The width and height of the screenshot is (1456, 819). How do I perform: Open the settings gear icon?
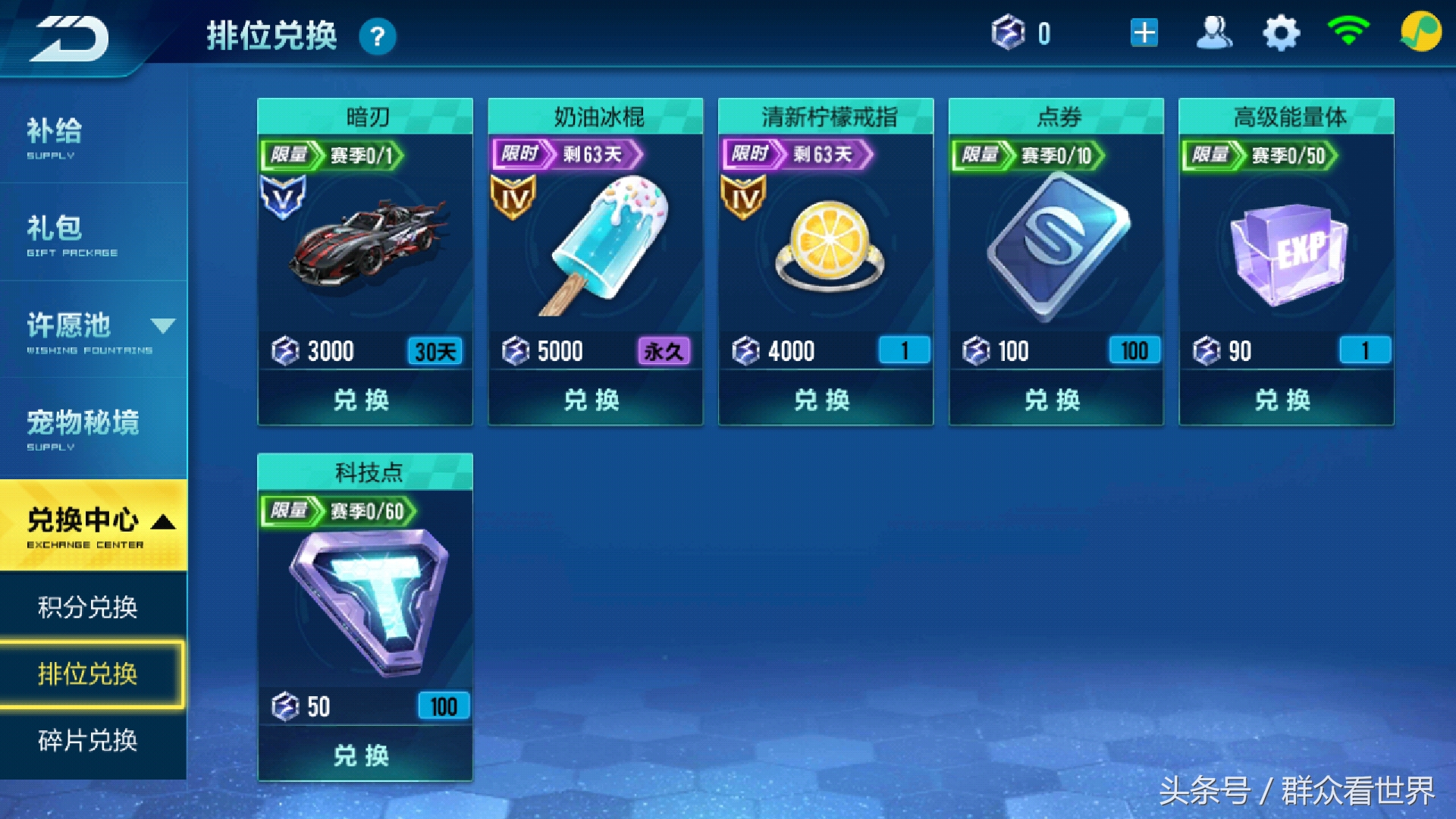1281,33
